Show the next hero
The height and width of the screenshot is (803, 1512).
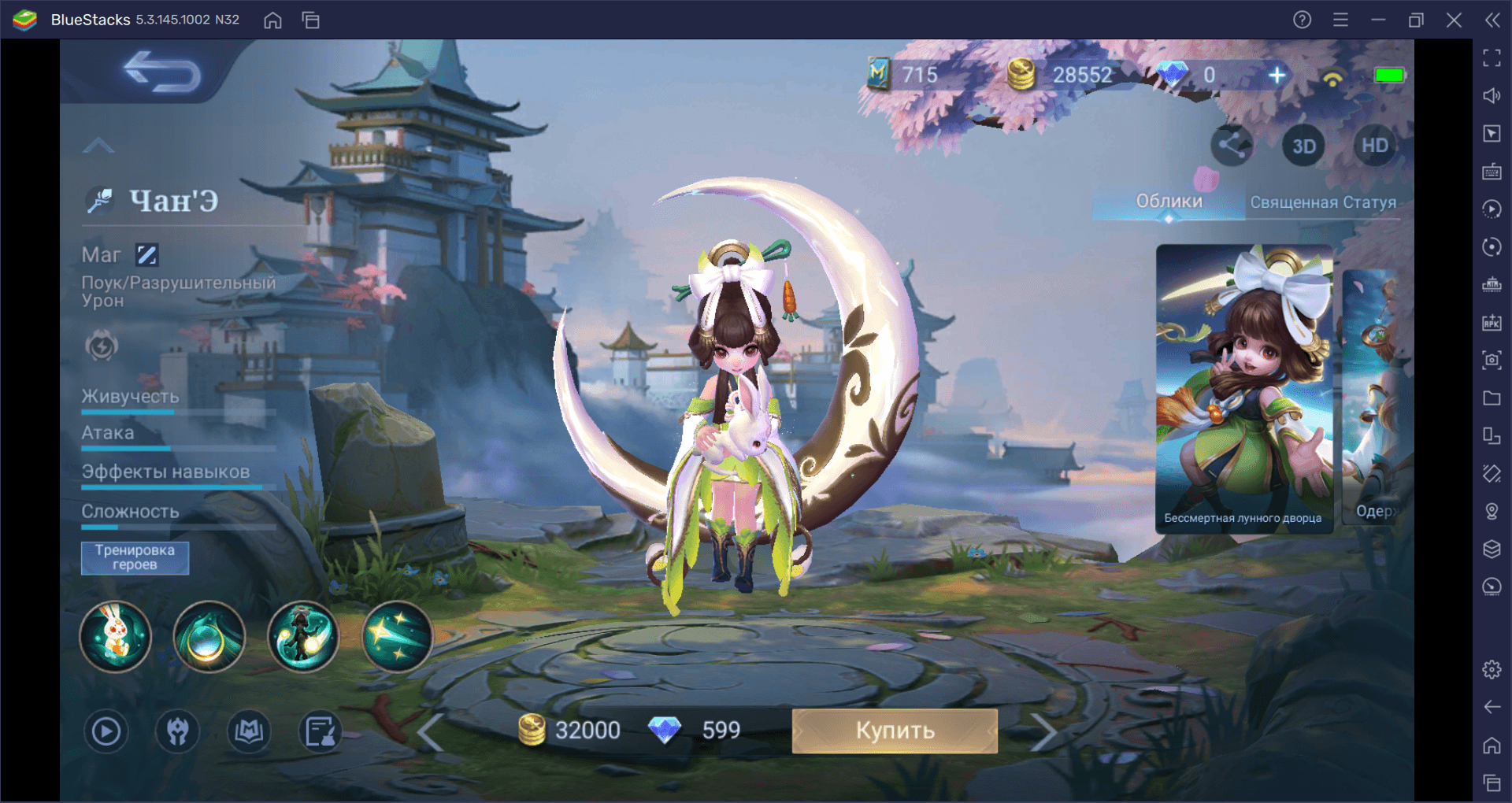pos(1043,732)
